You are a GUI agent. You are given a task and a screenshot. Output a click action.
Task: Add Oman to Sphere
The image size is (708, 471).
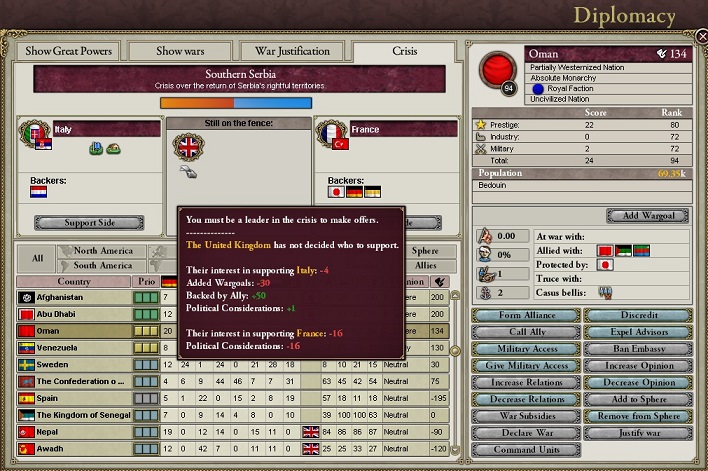tap(636, 399)
